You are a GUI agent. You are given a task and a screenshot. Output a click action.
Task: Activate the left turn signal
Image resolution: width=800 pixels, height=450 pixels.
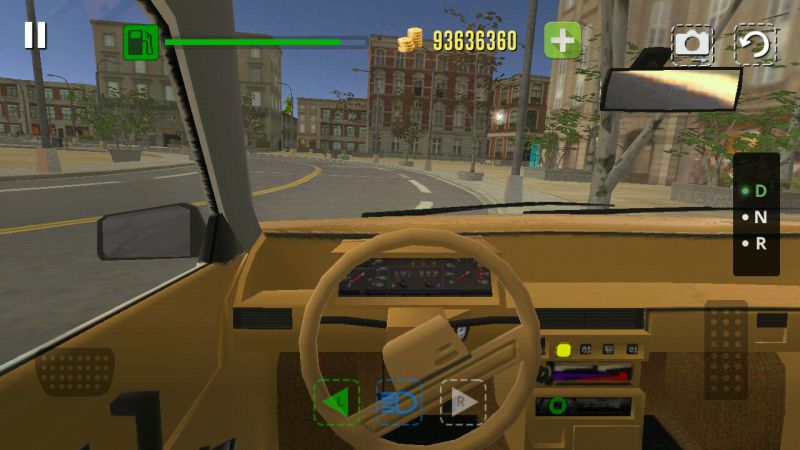[336, 402]
